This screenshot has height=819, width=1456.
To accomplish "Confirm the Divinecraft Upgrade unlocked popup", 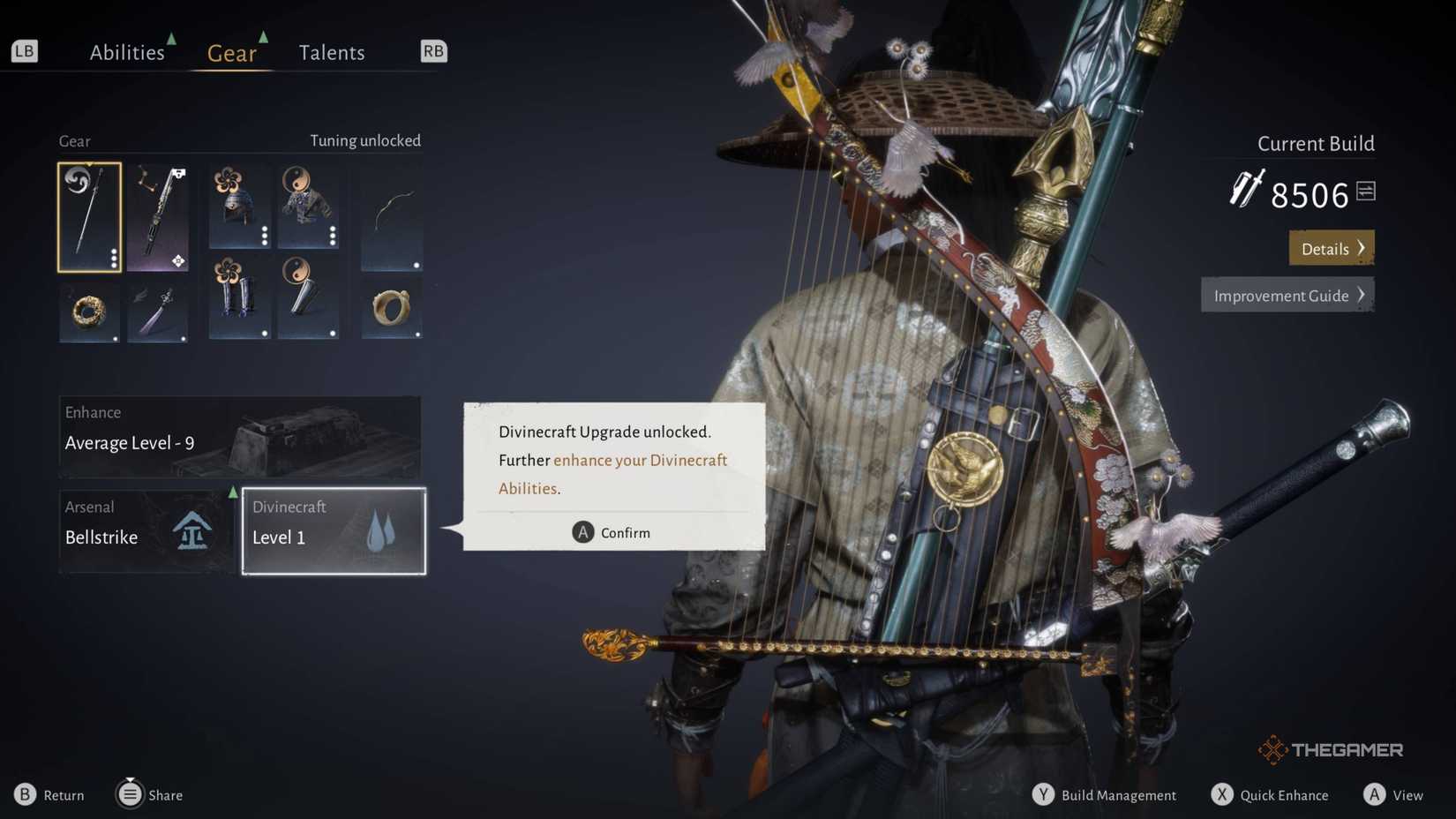I will [x=612, y=532].
